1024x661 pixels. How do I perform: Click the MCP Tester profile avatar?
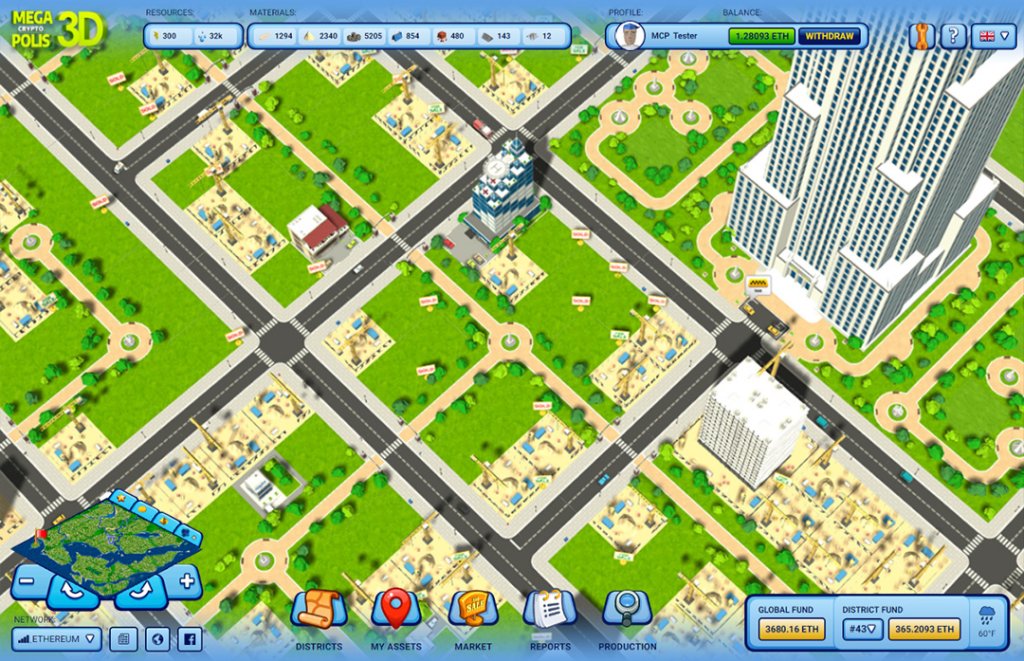tap(629, 36)
